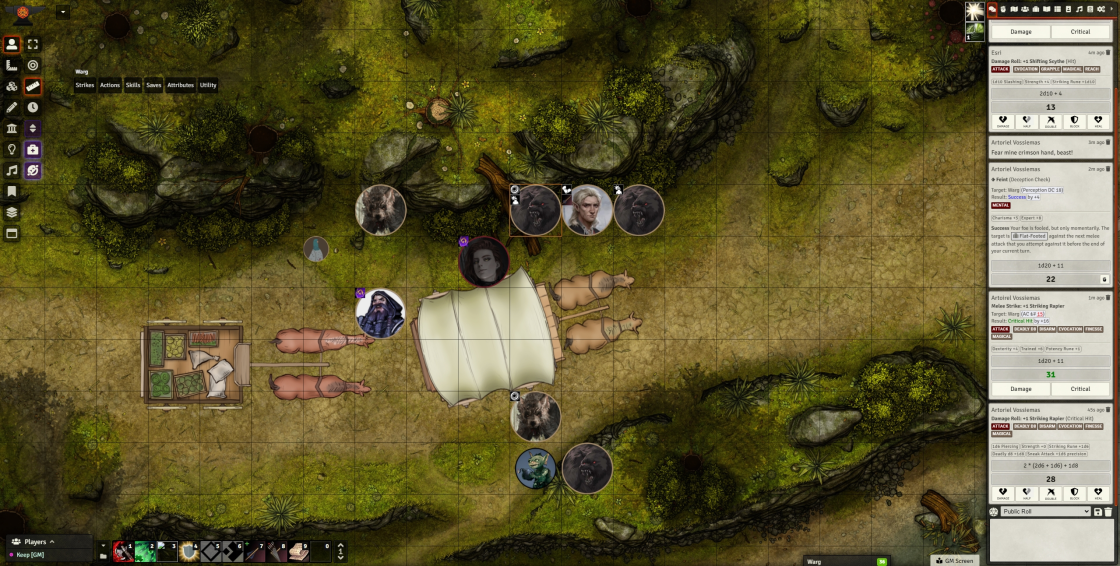
Task: Roll Damage for Artoriel's rapier strike
Action: click(x=1020, y=388)
